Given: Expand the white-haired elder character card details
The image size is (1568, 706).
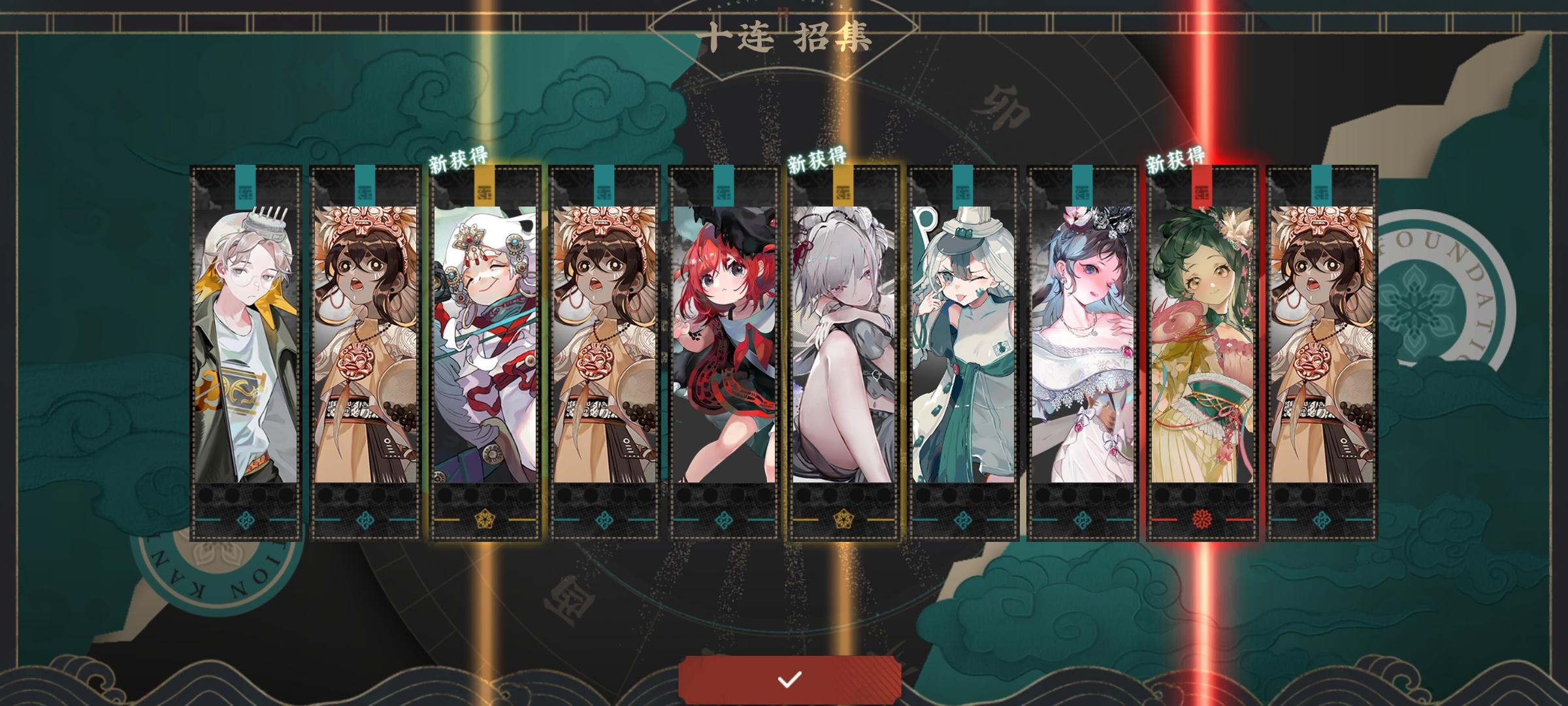Looking at the screenshot, I should (483, 340).
